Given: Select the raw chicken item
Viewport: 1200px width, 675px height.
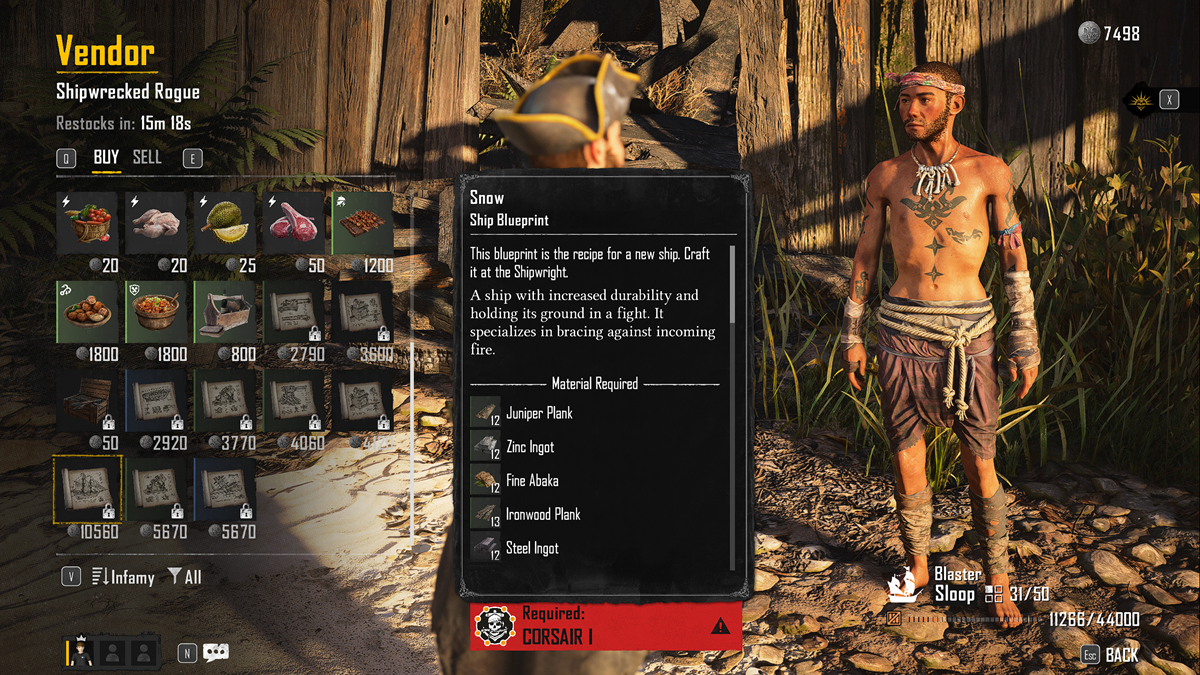Looking at the screenshot, I should 155,224.
